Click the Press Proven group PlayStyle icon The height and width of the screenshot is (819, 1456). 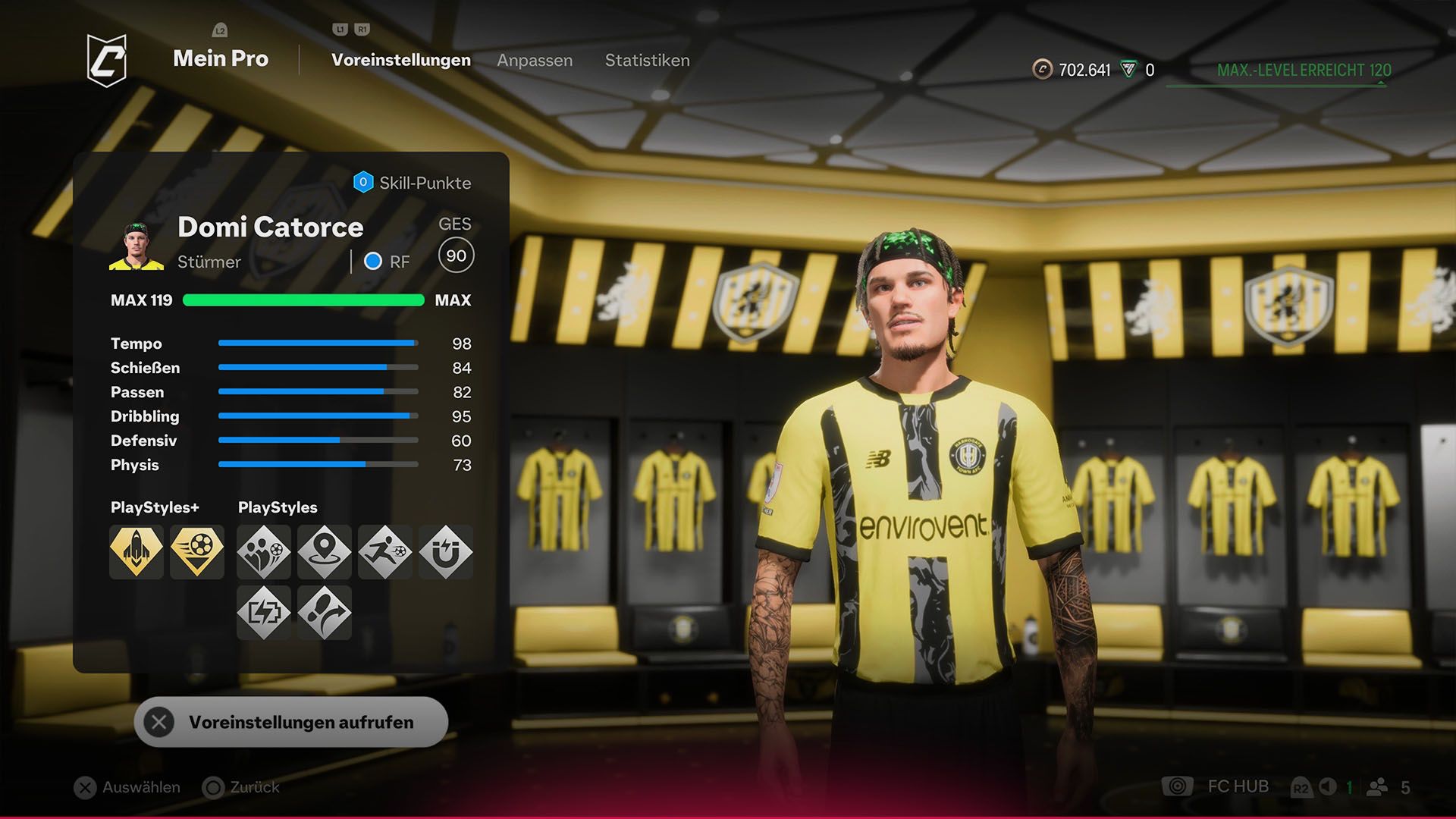[x=264, y=553]
